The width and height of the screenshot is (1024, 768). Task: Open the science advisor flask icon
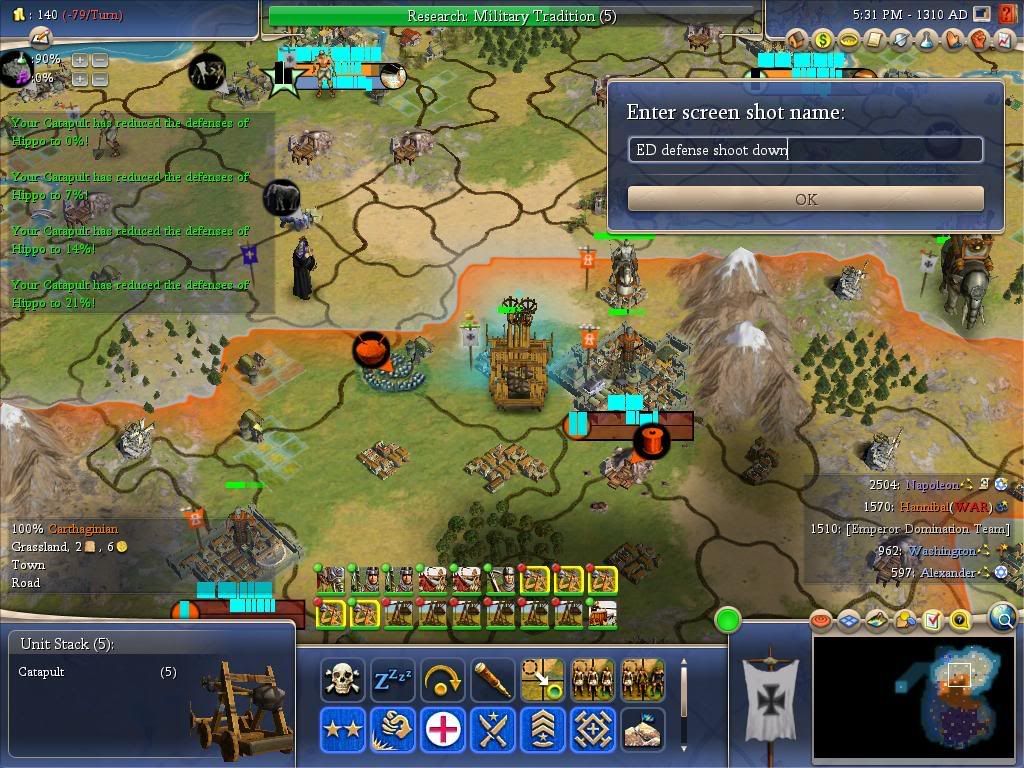click(x=925, y=40)
